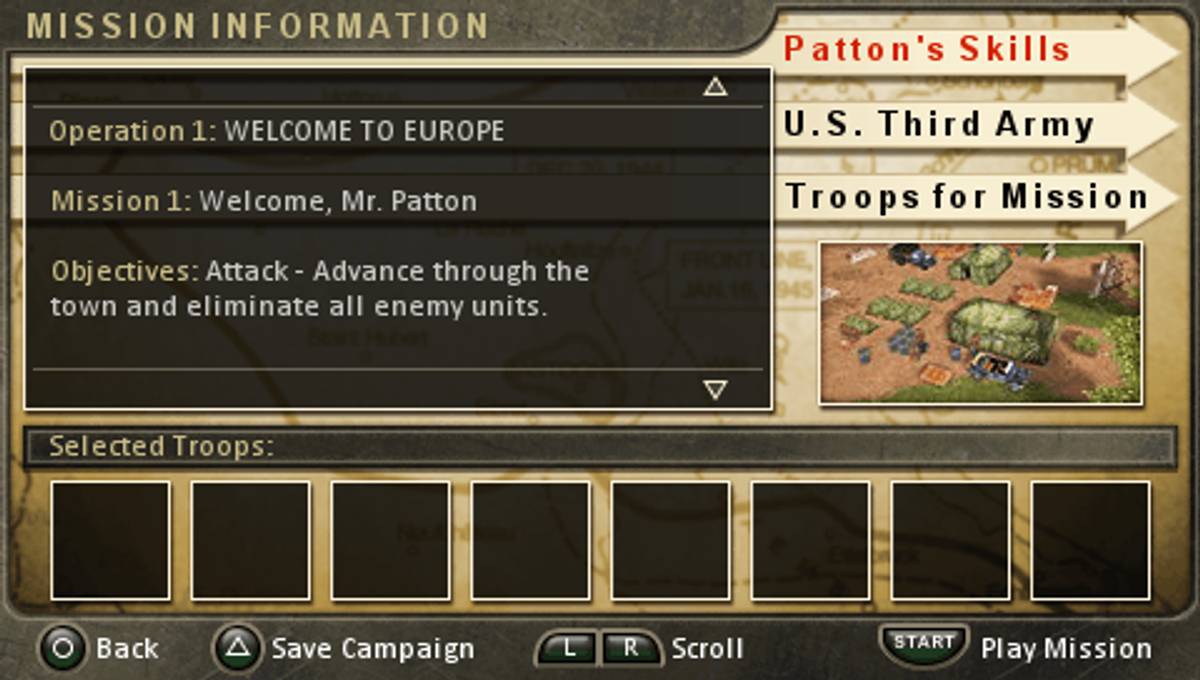Image resolution: width=1200 pixels, height=680 pixels.
Task: Open the Patton's Skills tab
Action: pyautogui.click(x=927, y=49)
